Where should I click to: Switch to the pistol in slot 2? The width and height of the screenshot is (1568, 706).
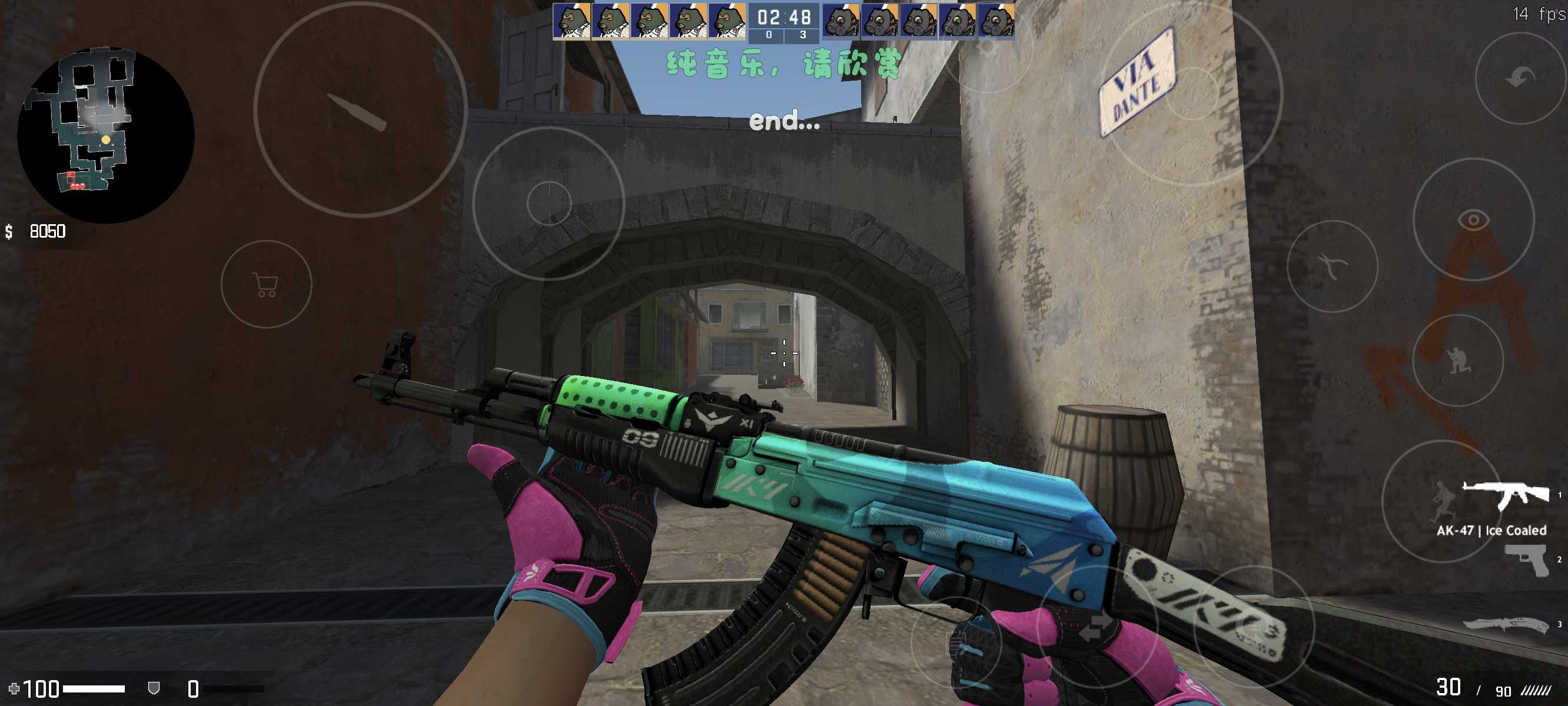click(1527, 560)
